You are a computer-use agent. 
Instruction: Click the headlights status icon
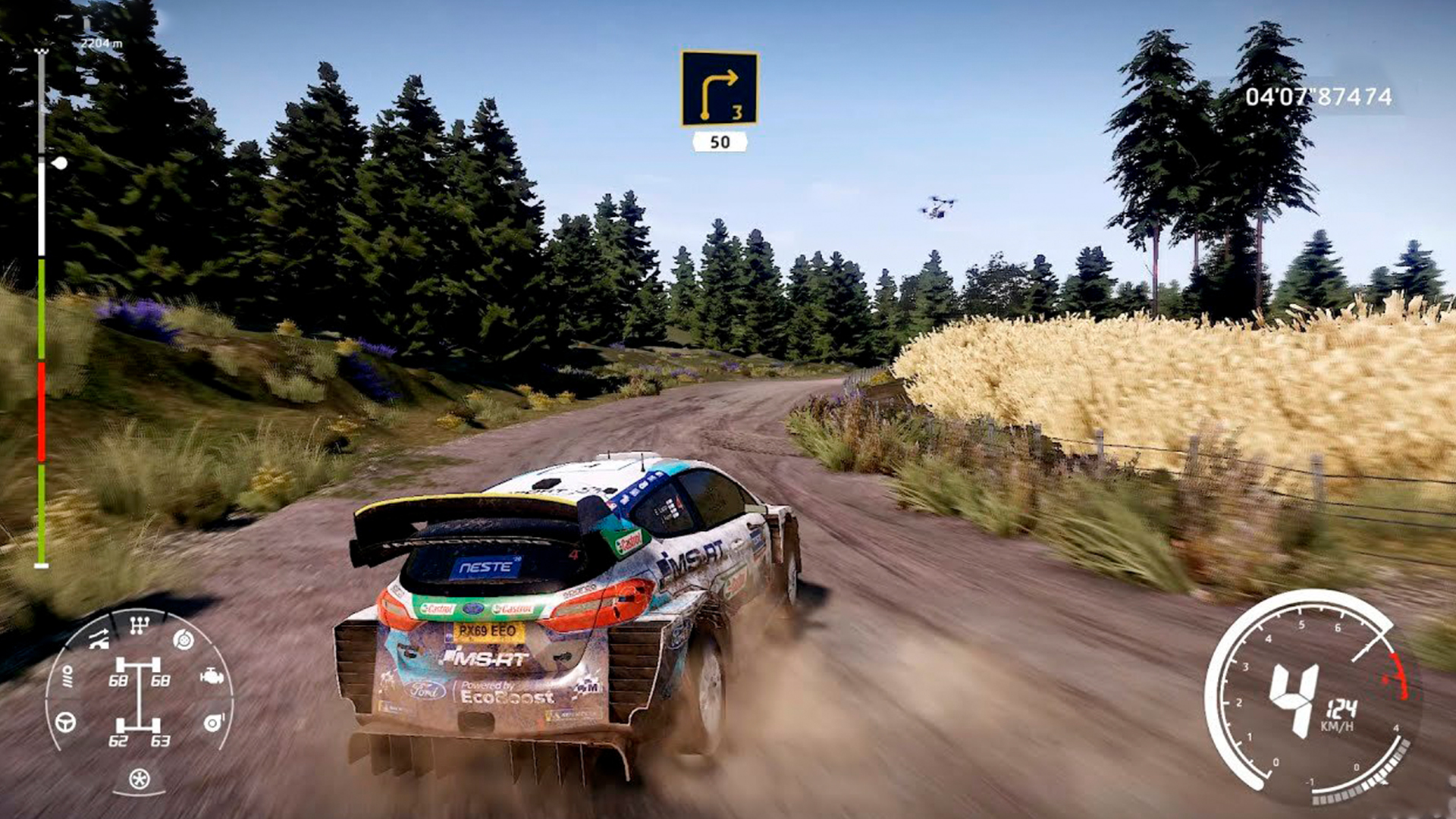click(x=68, y=677)
